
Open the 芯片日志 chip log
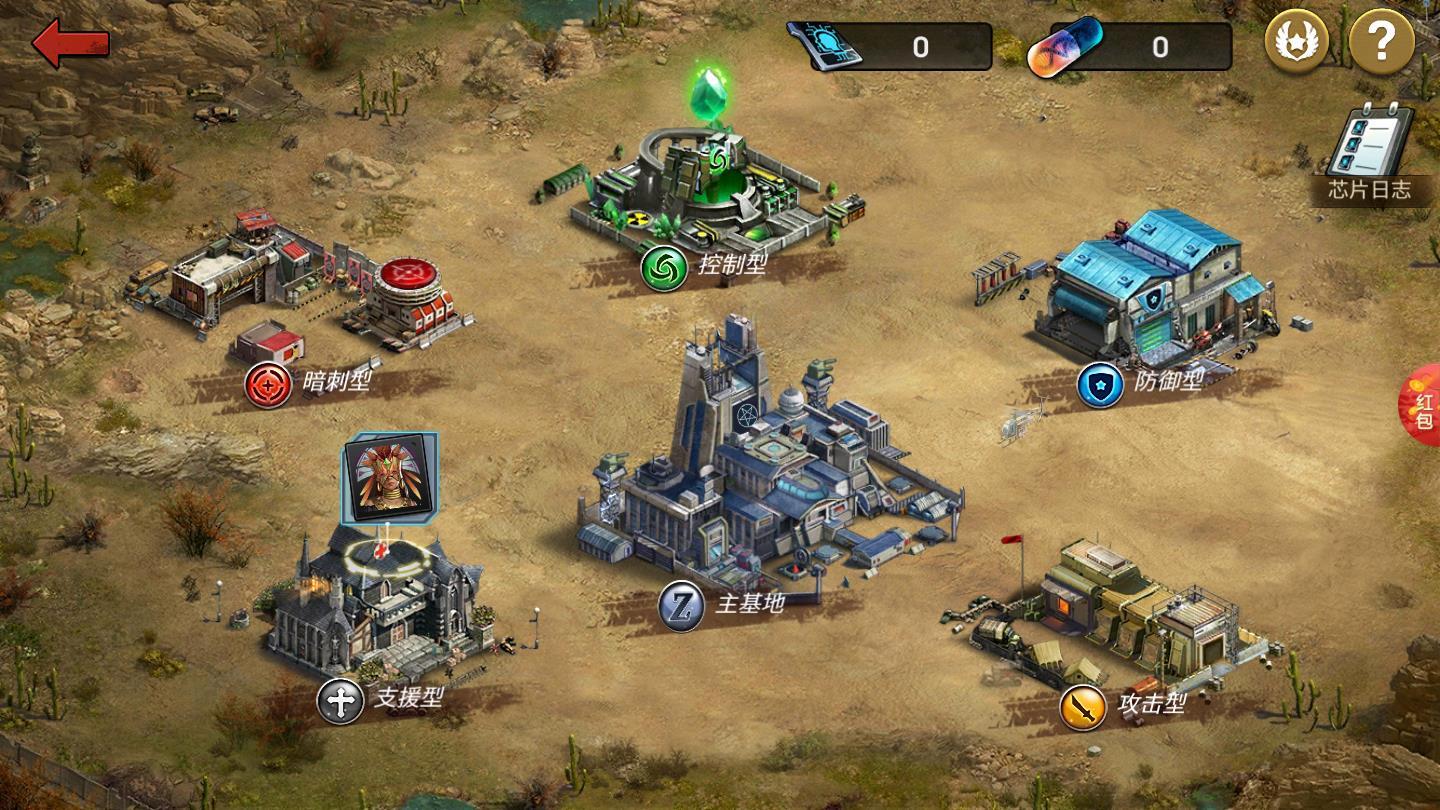[x=1369, y=156]
